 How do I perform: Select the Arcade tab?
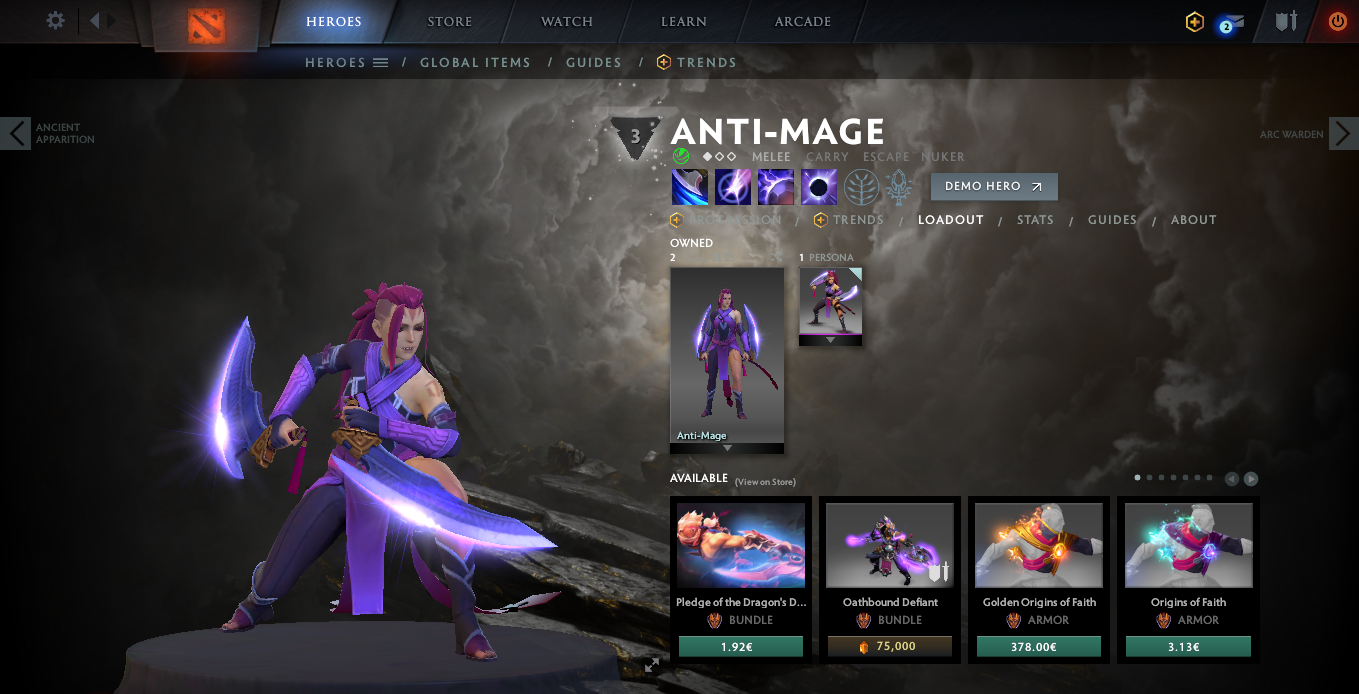[x=802, y=22]
